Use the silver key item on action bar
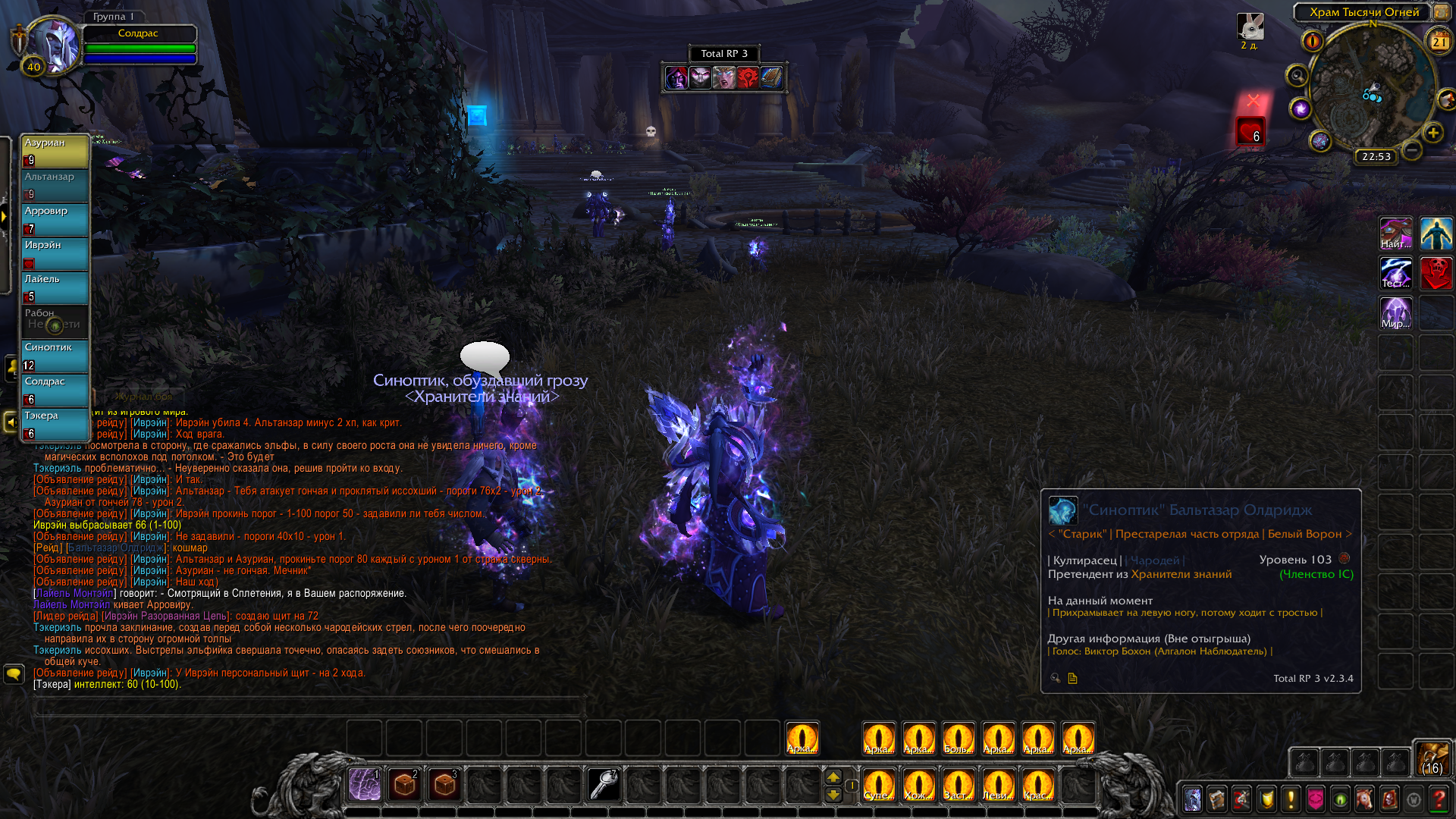This screenshot has height=819, width=1456. [604, 784]
